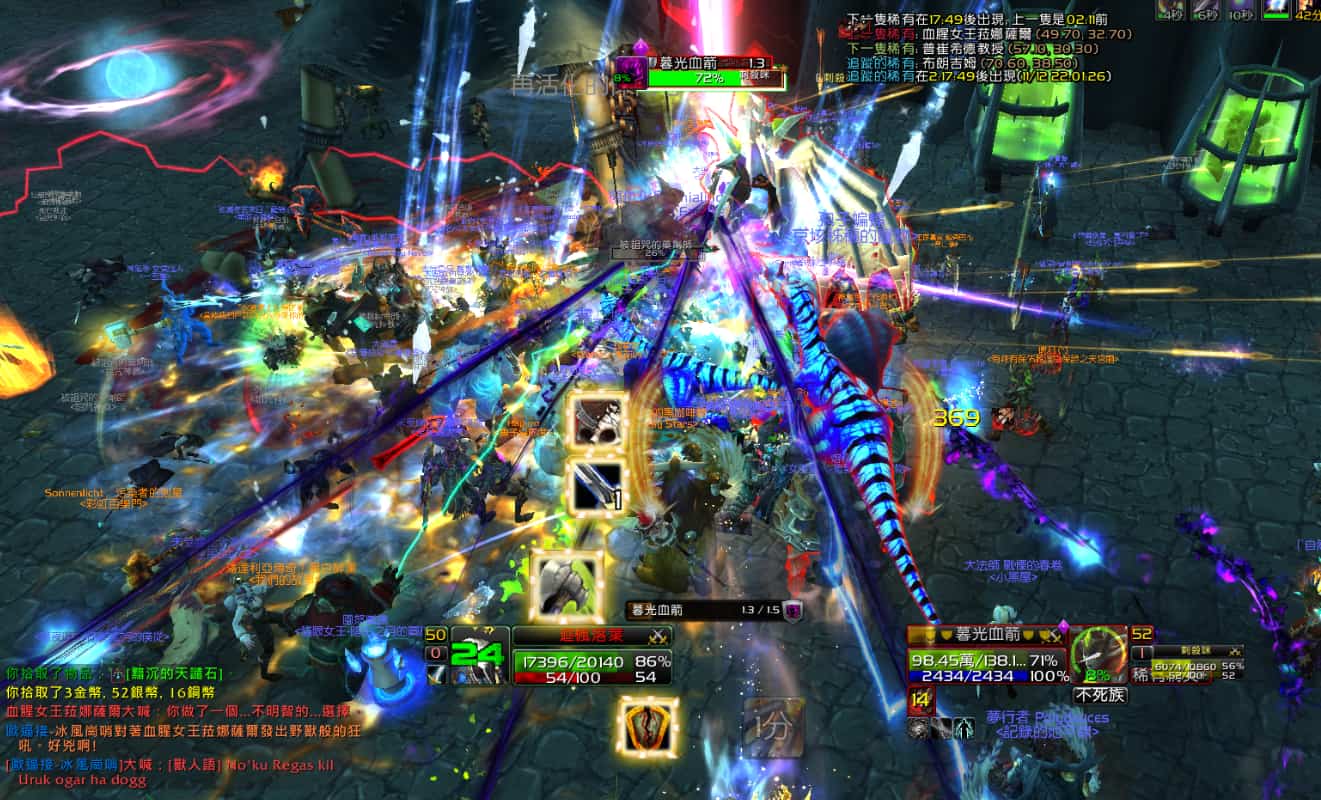
Task: Click the buff icon with 42分 remaining
Action: (1305, 9)
